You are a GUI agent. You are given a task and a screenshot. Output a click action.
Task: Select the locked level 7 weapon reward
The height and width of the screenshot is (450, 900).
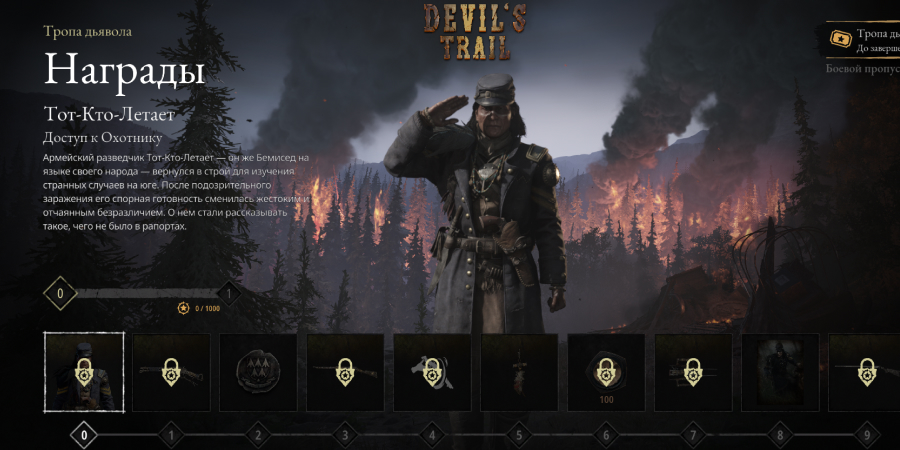[693, 372]
